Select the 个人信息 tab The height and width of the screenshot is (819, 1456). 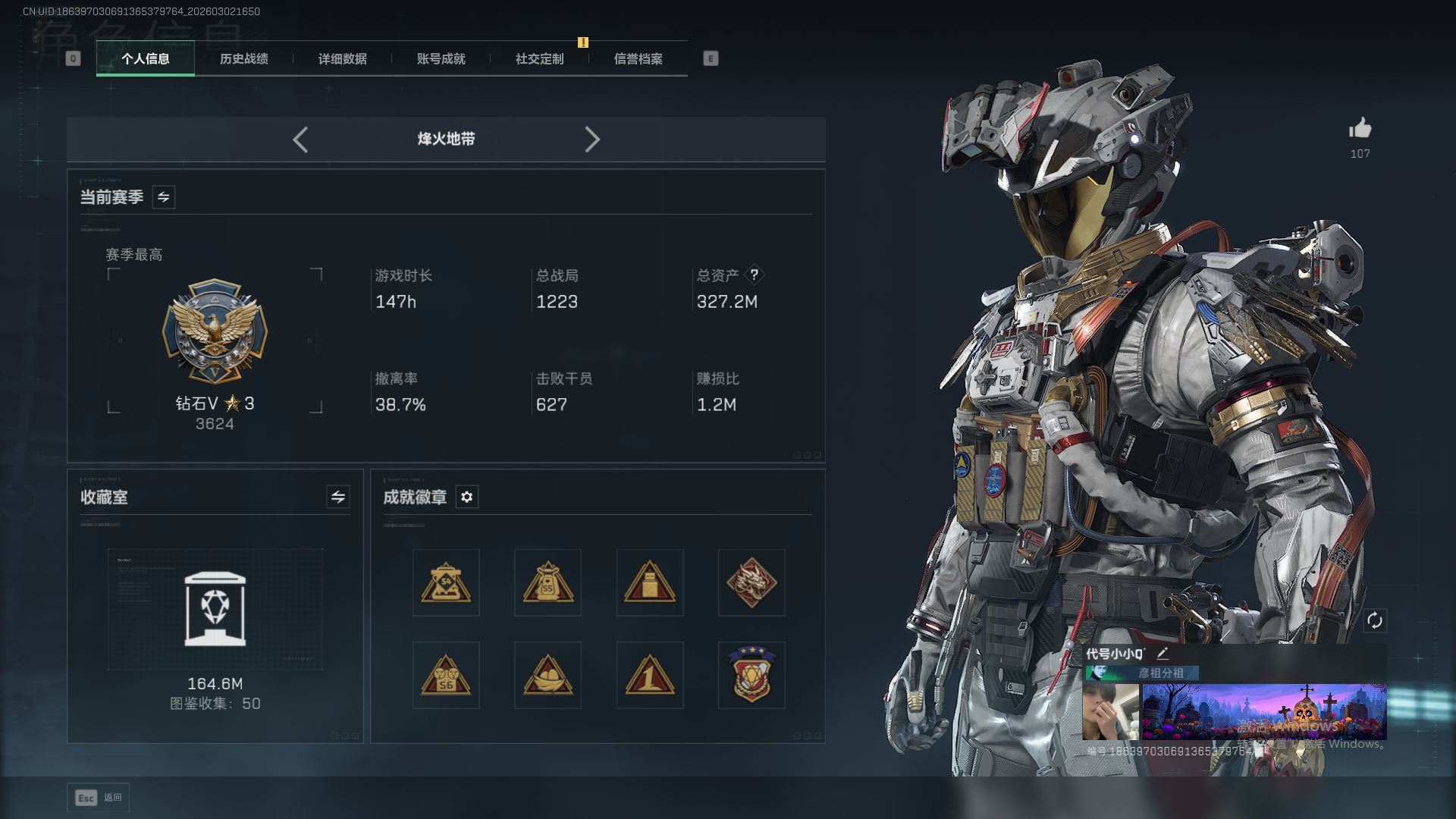[145, 59]
